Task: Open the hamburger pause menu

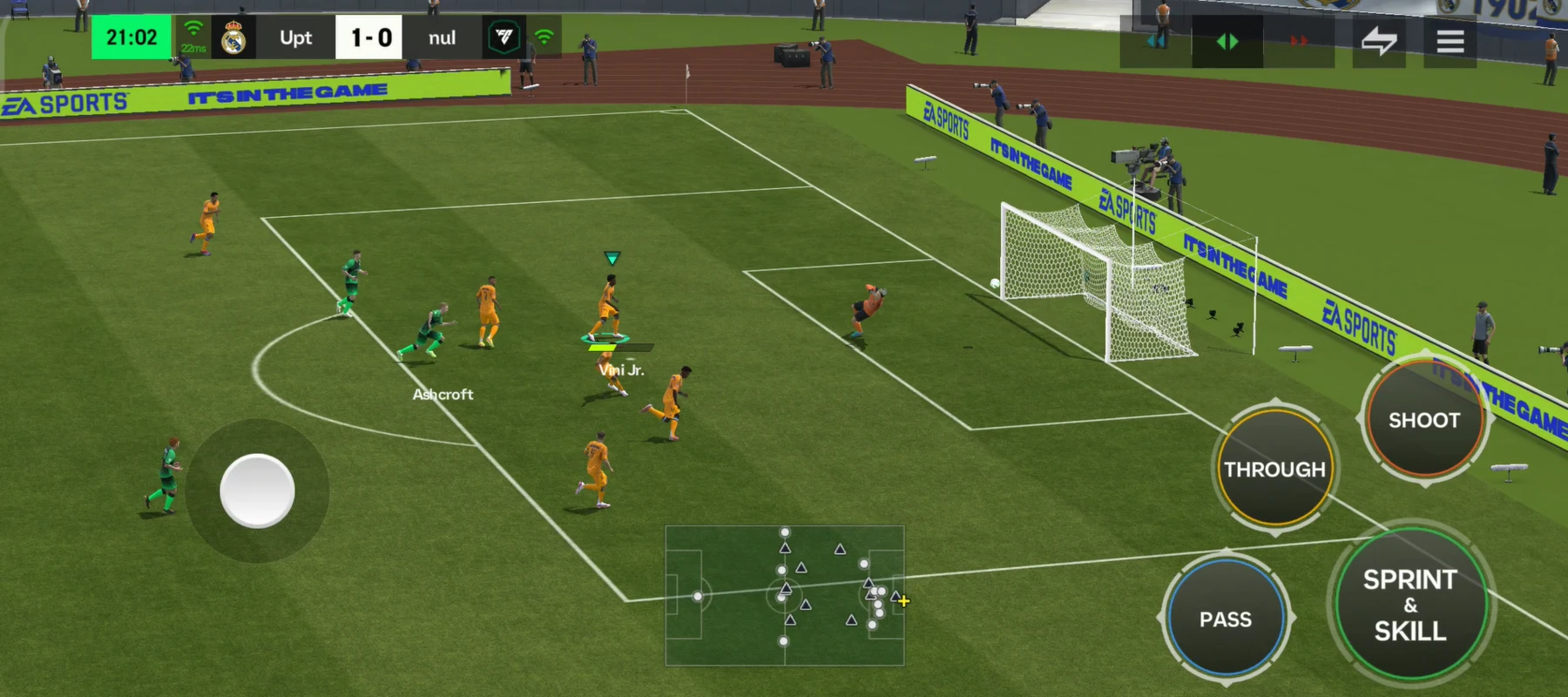Action: (x=1450, y=41)
